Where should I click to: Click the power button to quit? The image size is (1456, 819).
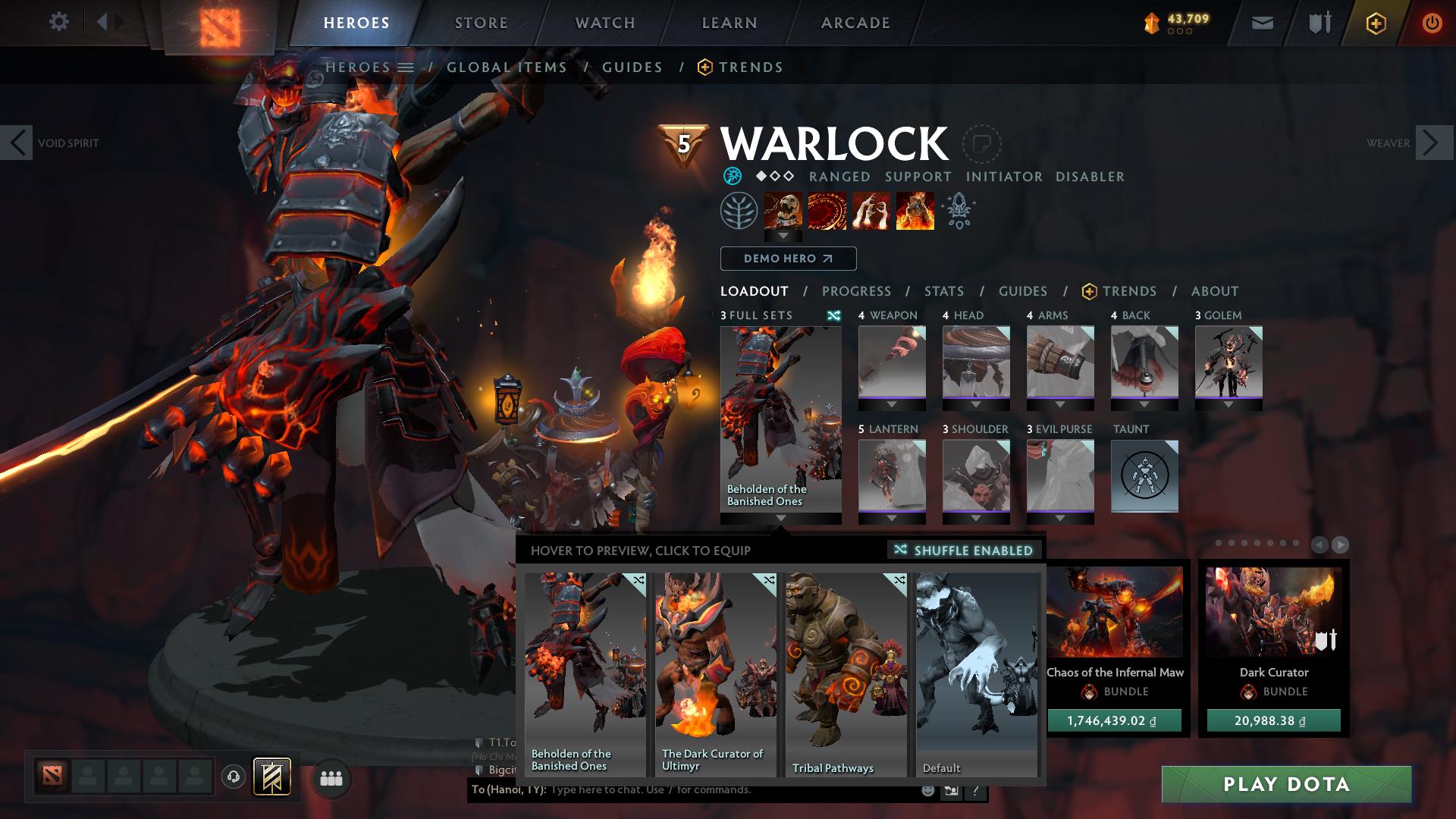coord(1432,22)
